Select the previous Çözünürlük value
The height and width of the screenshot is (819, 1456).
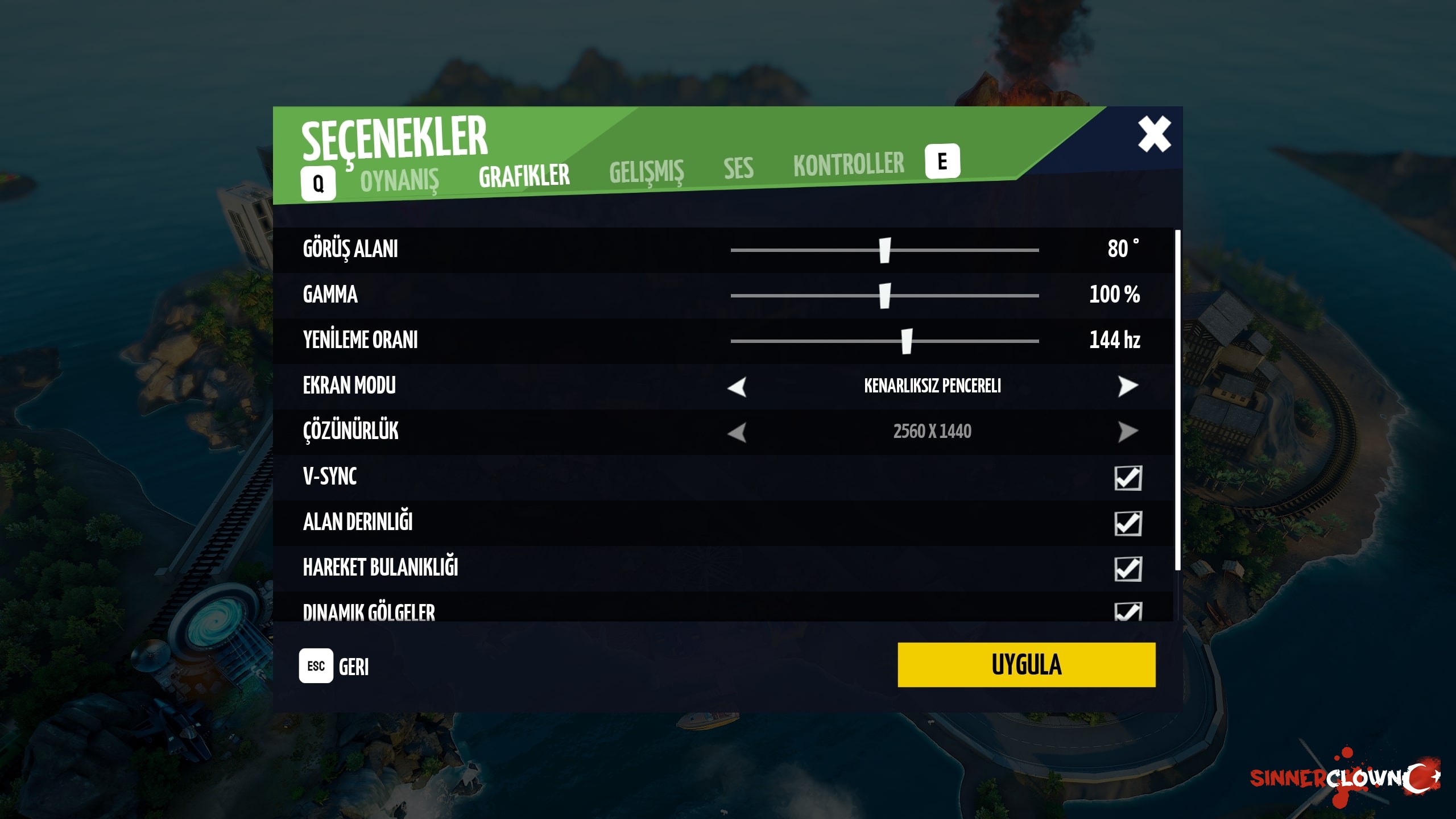pos(737,432)
